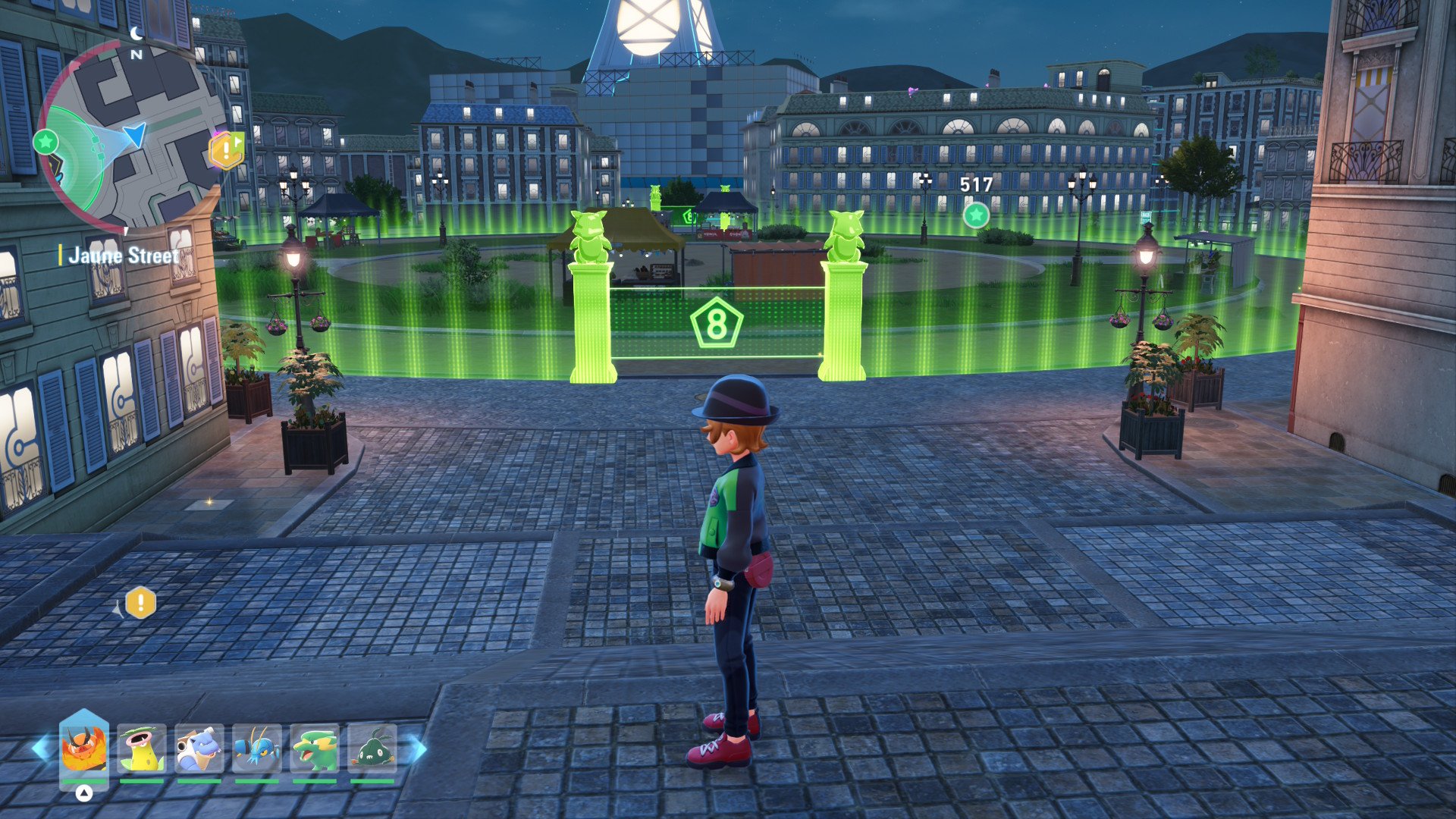Select the green star marker on the minimap edge
The height and width of the screenshot is (819, 1456).
46,141
